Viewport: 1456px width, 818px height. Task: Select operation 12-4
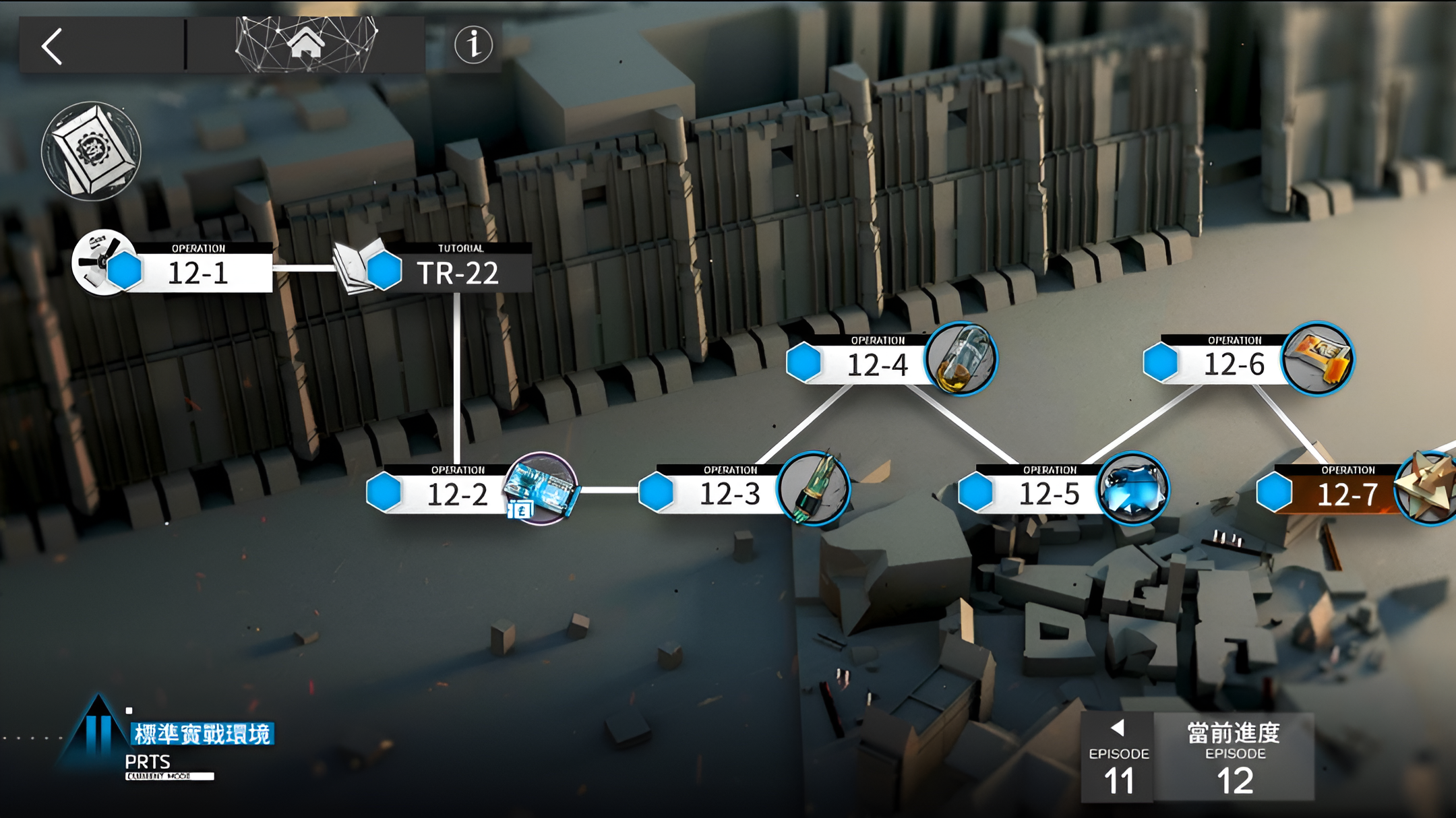tap(876, 364)
